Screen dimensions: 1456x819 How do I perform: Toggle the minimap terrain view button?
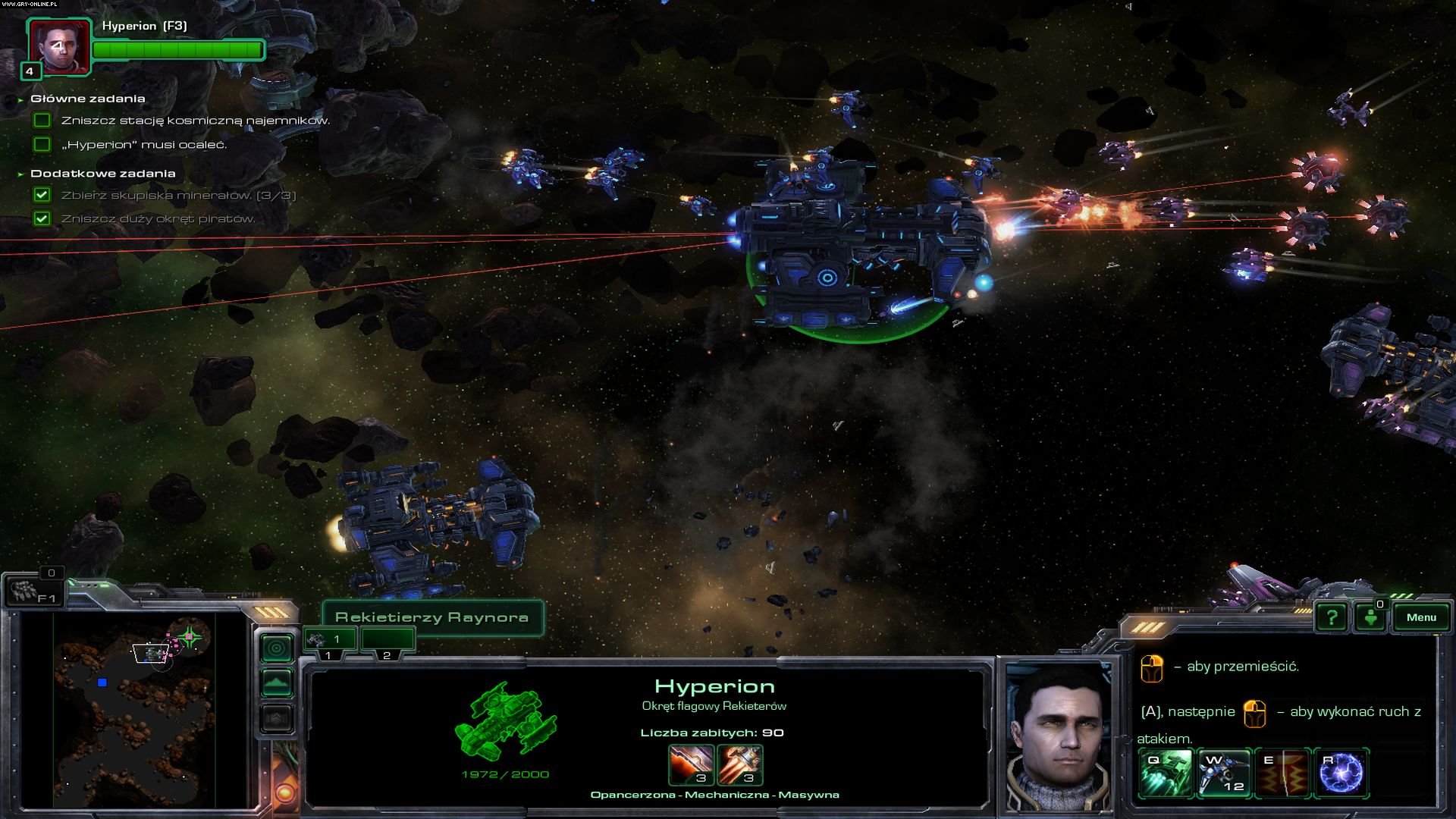point(276,683)
